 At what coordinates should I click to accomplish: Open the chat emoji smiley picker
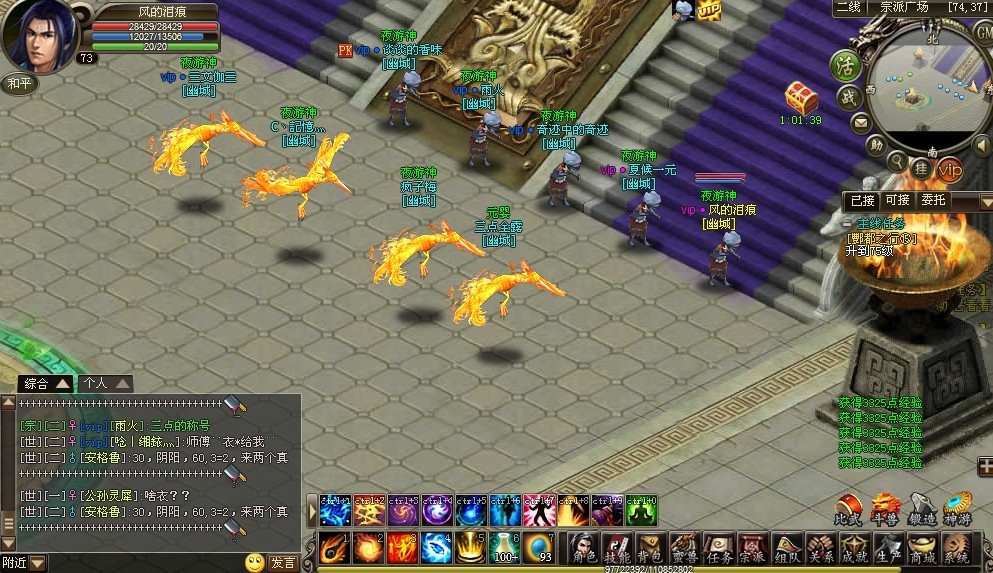[254, 563]
